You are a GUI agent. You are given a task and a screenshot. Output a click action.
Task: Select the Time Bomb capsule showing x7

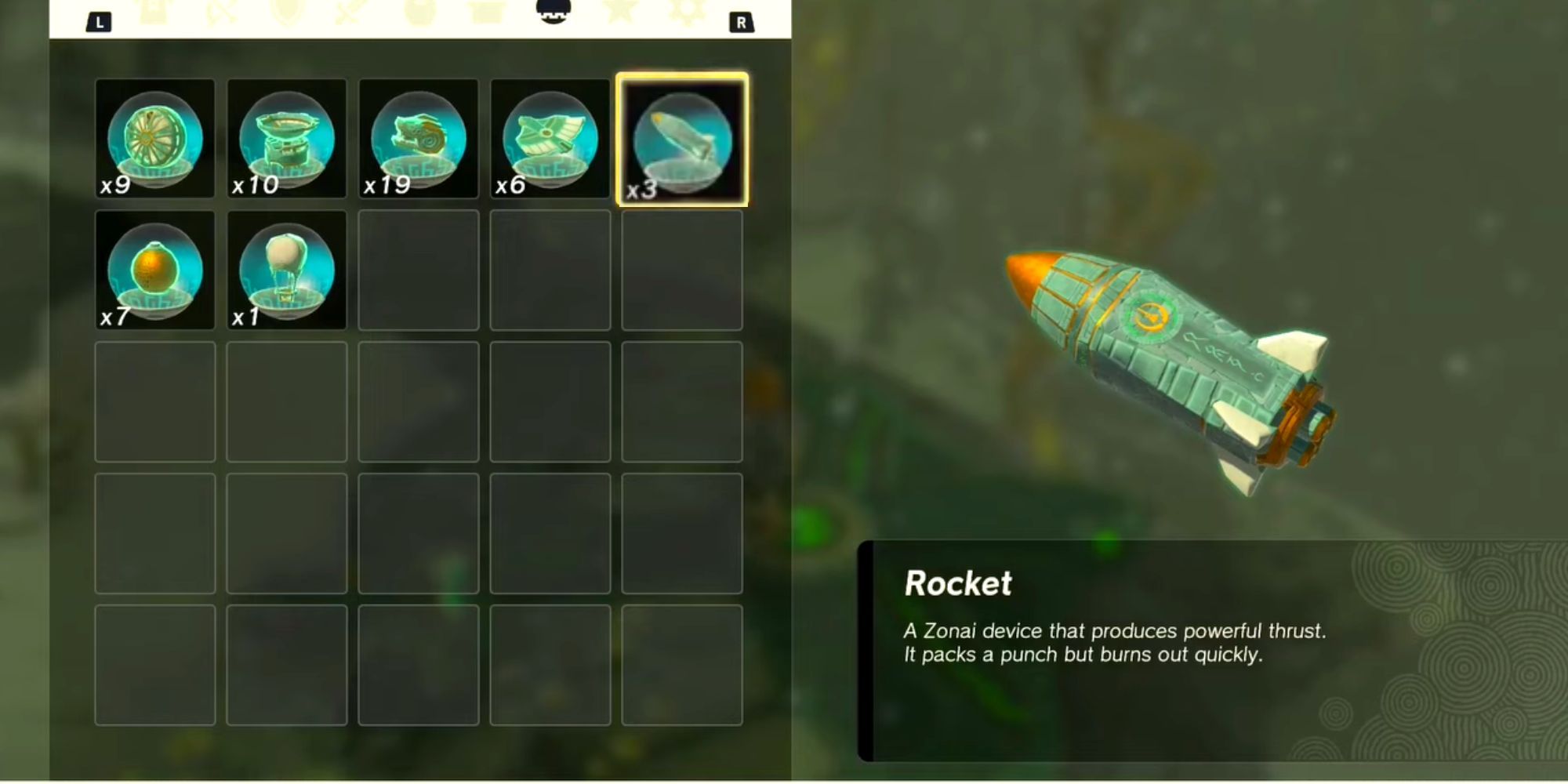[154, 270]
